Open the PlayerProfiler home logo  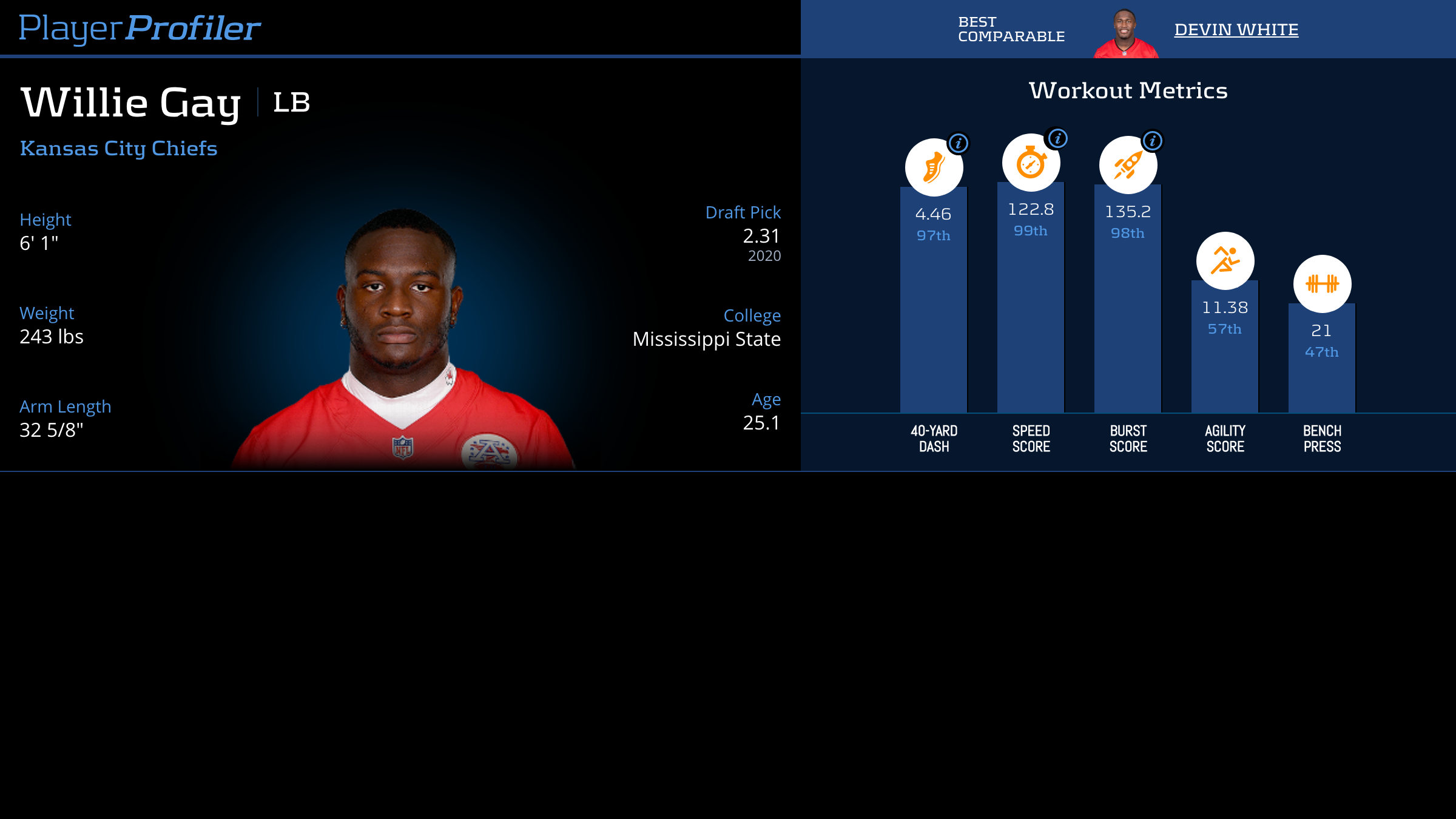point(140,29)
